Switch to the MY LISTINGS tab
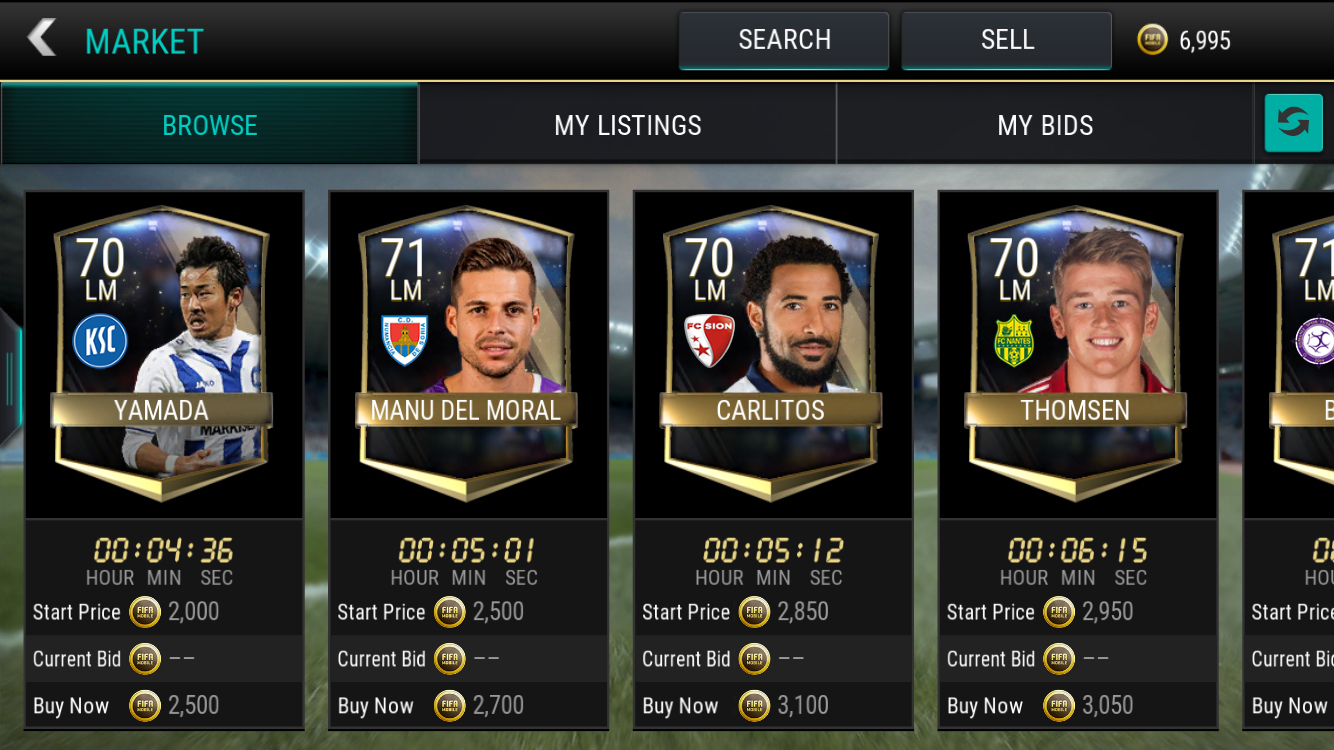The width and height of the screenshot is (1334, 750). pyautogui.click(x=628, y=124)
